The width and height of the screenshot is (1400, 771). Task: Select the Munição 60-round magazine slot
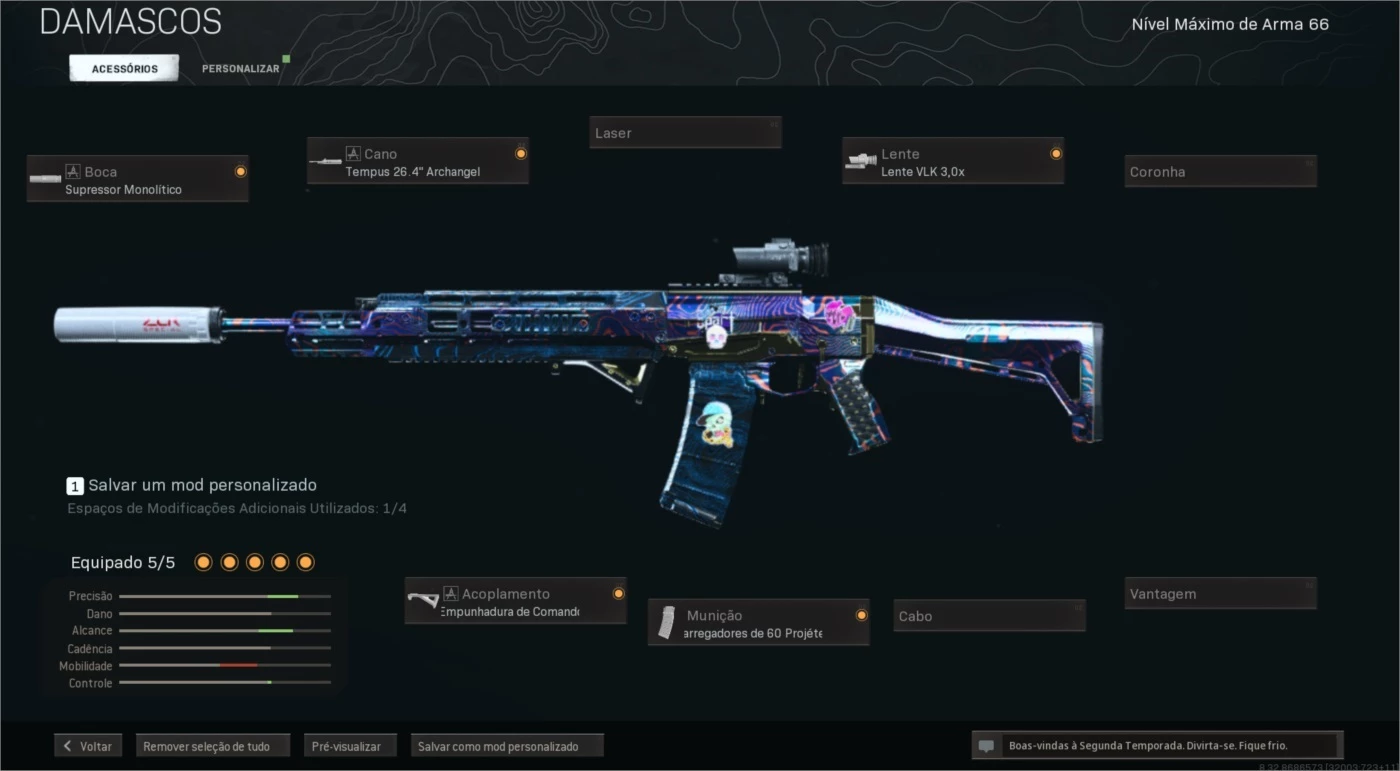[759, 623]
